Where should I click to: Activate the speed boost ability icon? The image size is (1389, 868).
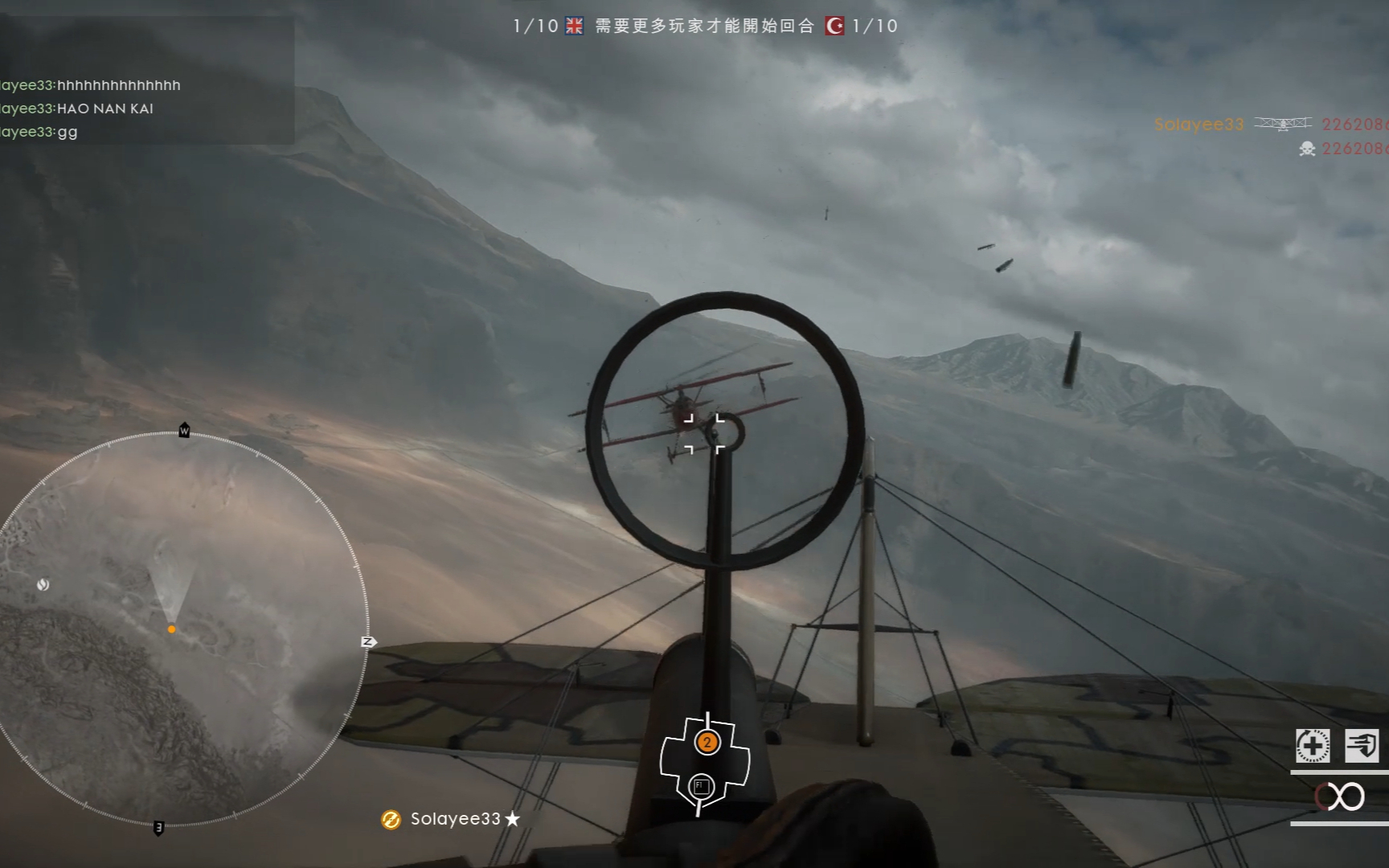[x=1362, y=746]
